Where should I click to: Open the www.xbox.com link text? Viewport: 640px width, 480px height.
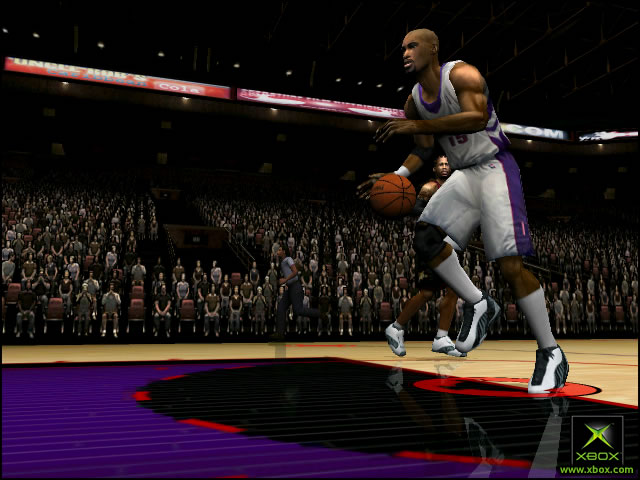(597, 469)
